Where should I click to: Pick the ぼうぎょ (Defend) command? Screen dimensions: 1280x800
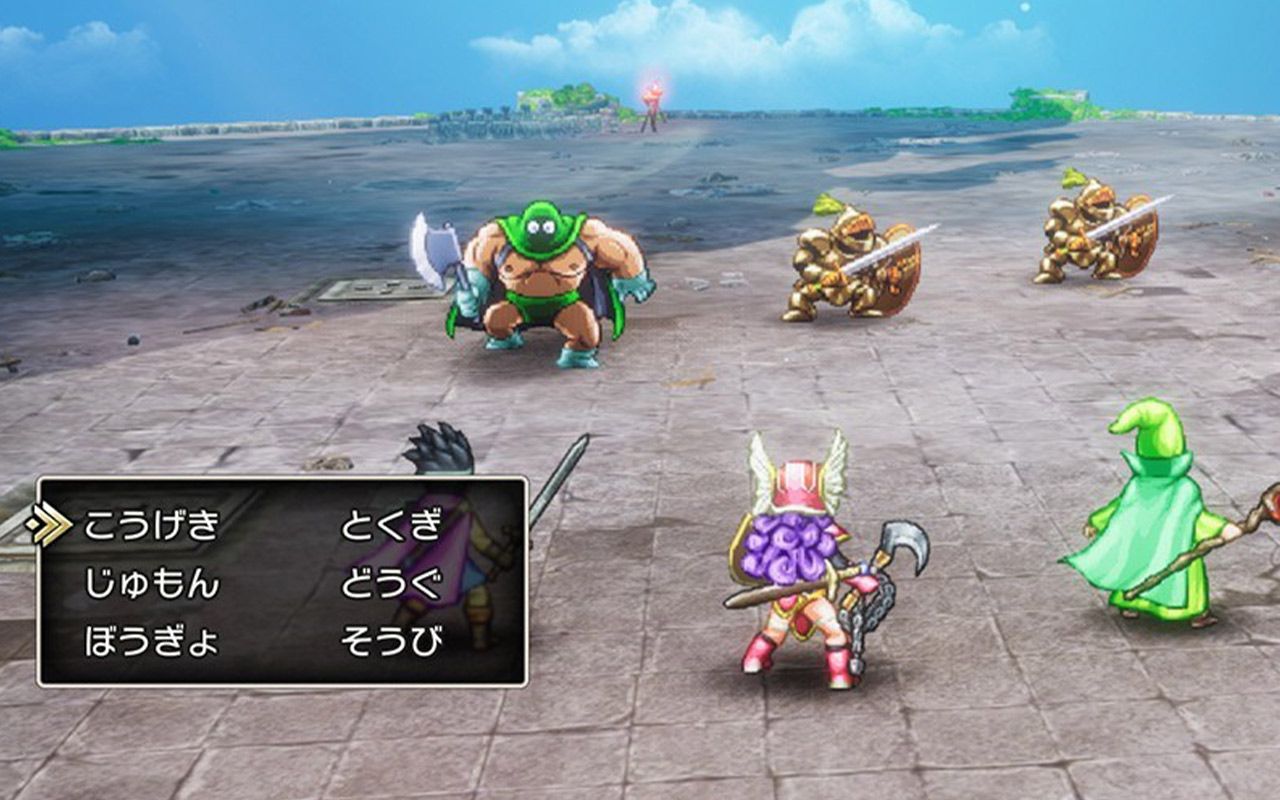coord(150,641)
